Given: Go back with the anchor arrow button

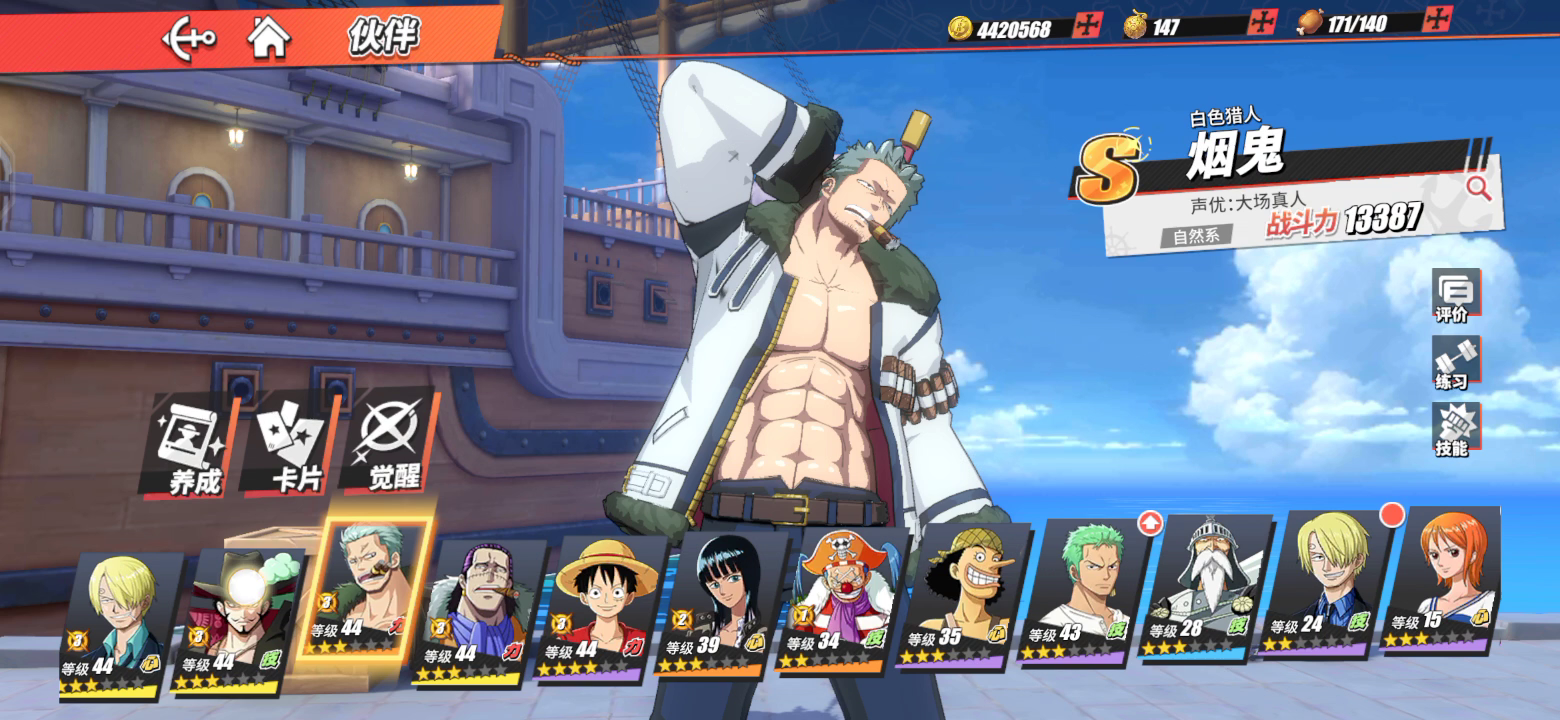Looking at the screenshot, I should tap(189, 39).
